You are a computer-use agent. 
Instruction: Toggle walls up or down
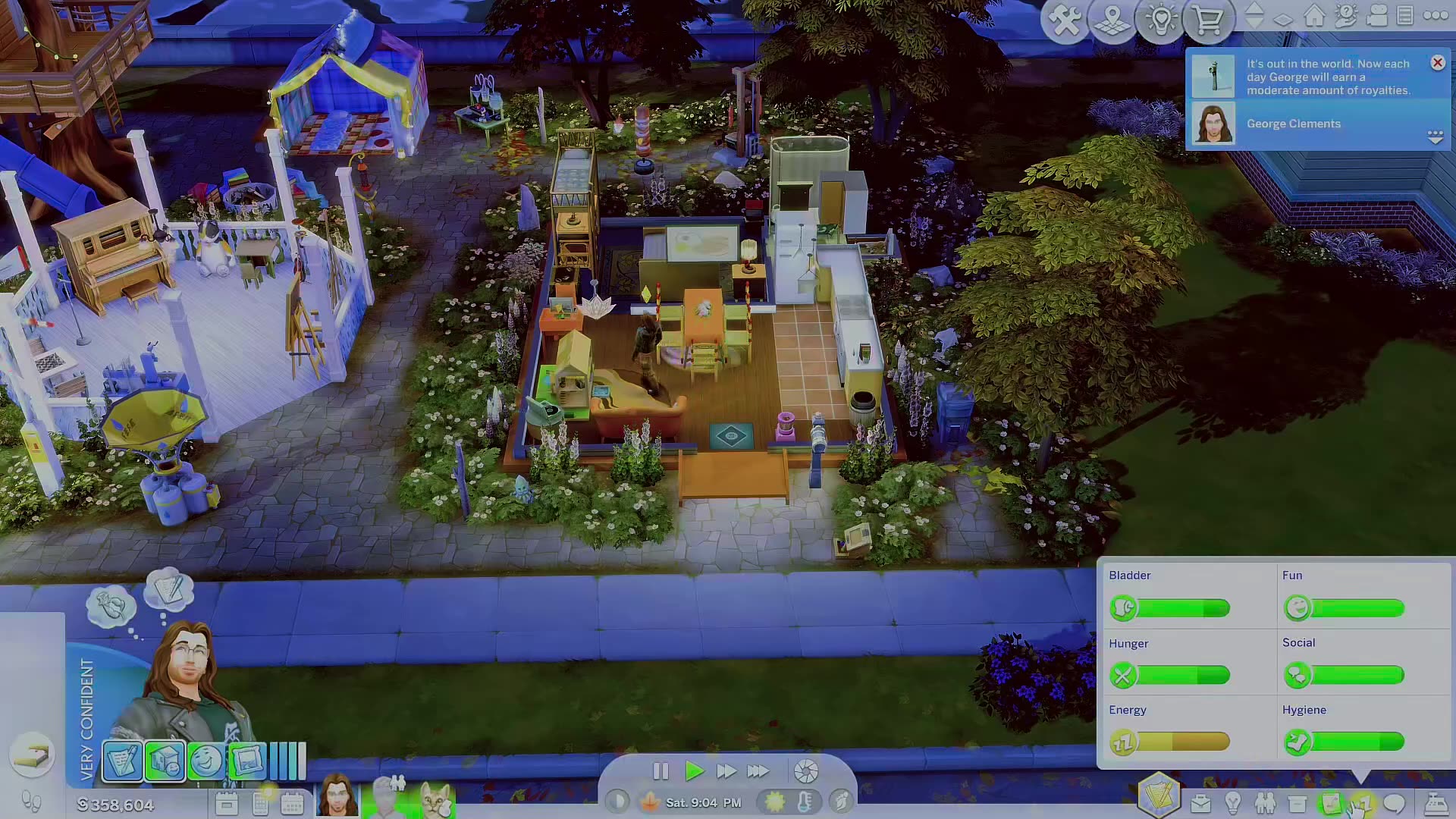[1254, 14]
